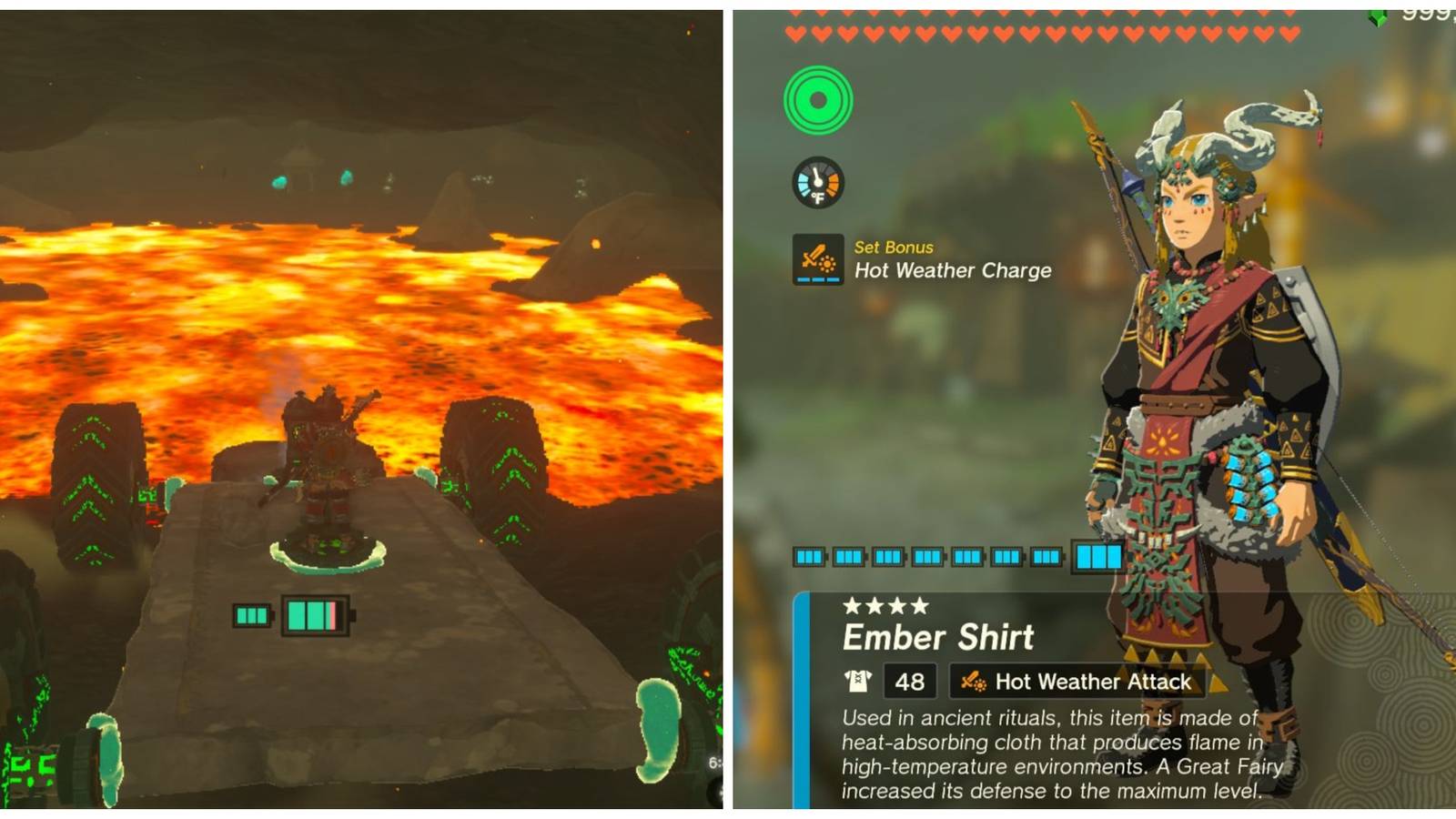Select the Hot Weather Attack flame-sword icon
Image resolution: width=1456 pixels, height=819 pixels.
973,681
